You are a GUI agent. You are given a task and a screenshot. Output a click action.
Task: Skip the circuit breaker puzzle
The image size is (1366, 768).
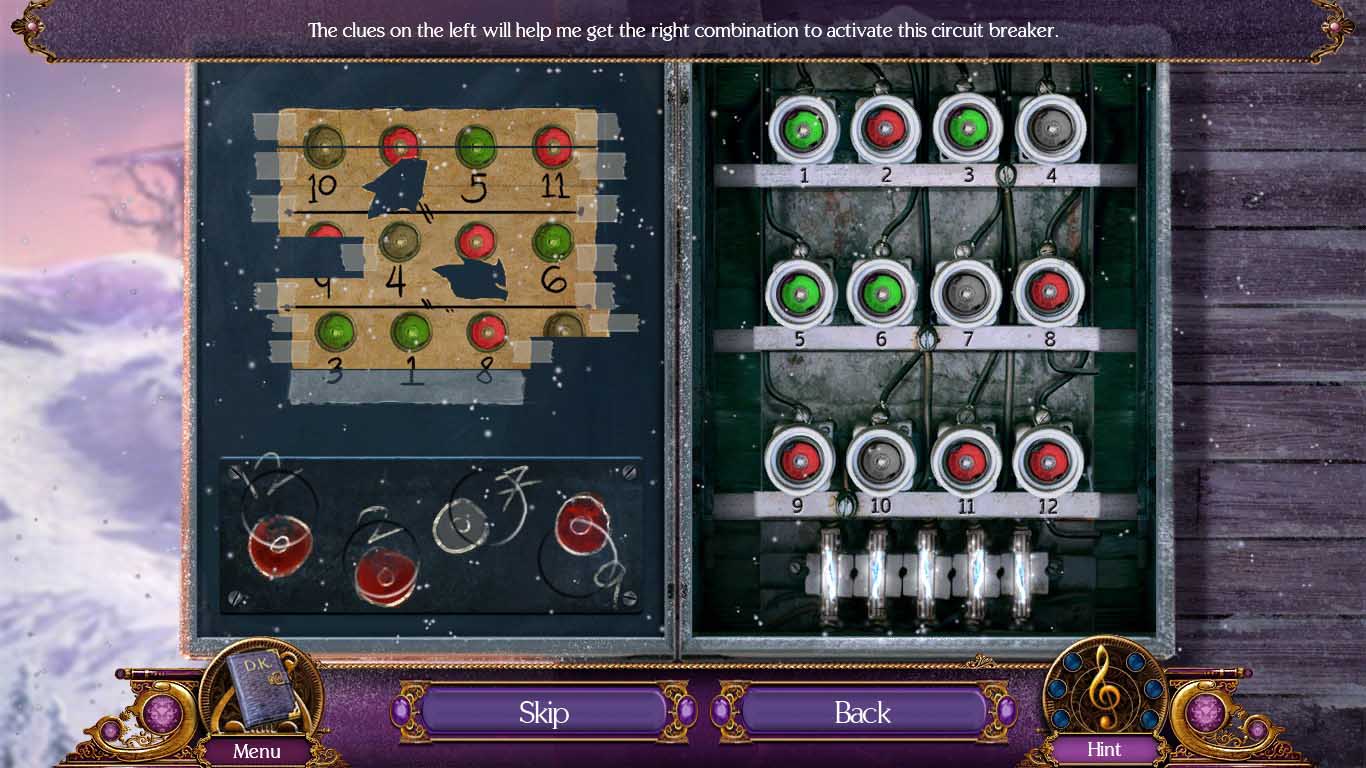(543, 712)
